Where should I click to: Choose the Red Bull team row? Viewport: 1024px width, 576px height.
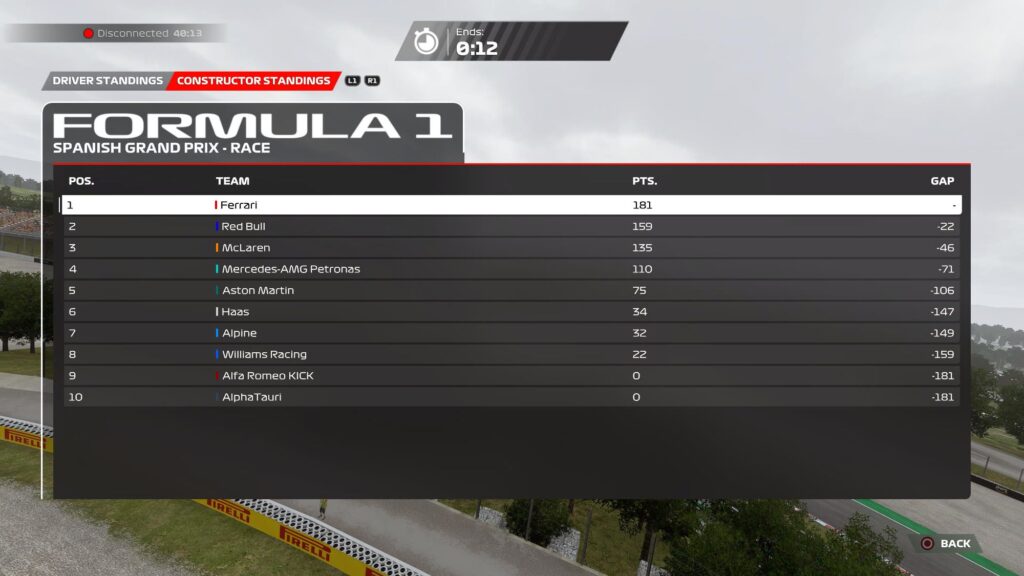click(510, 226)
